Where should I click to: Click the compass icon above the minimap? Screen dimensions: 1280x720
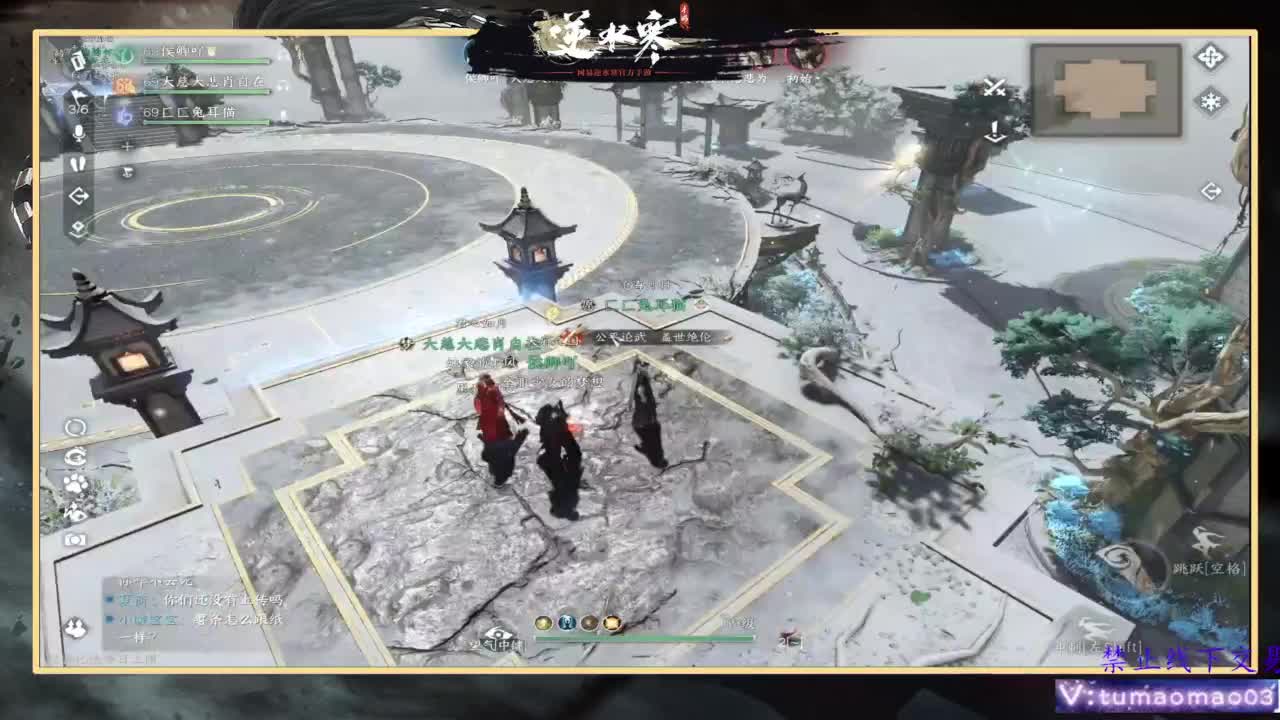(x=1210, y=57)
